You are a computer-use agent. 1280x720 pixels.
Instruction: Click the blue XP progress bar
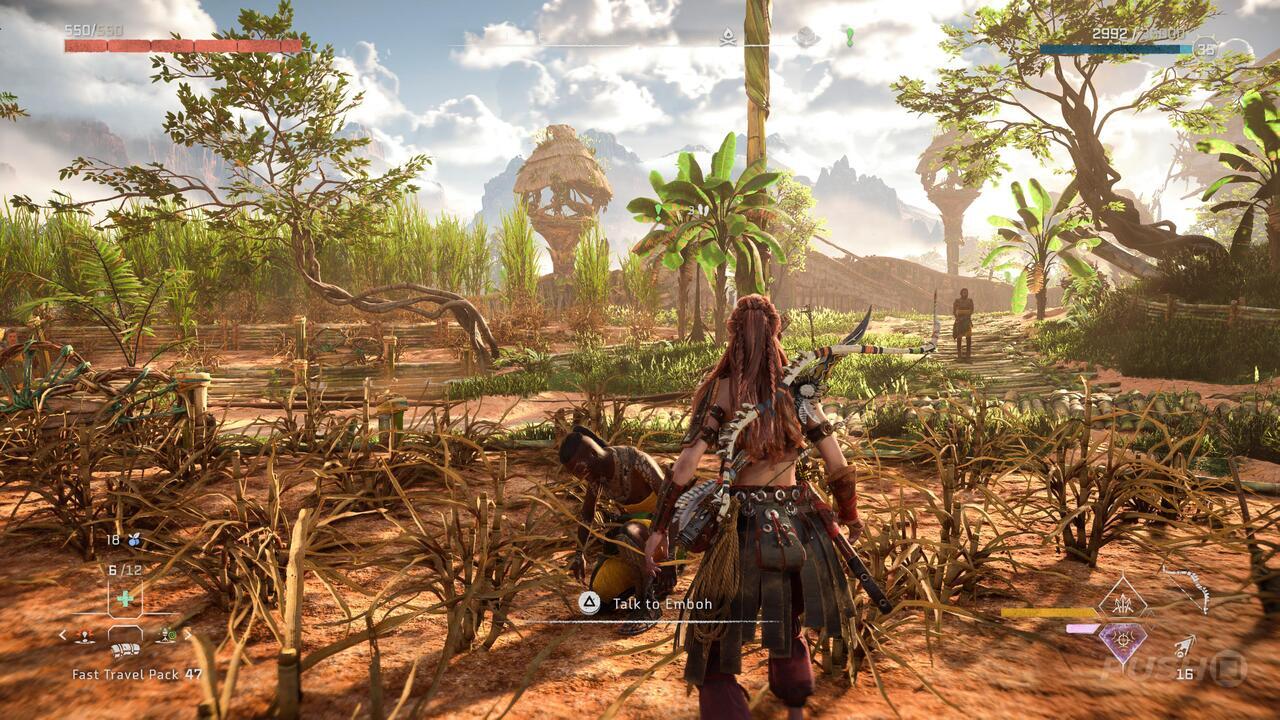(1115, 47)
